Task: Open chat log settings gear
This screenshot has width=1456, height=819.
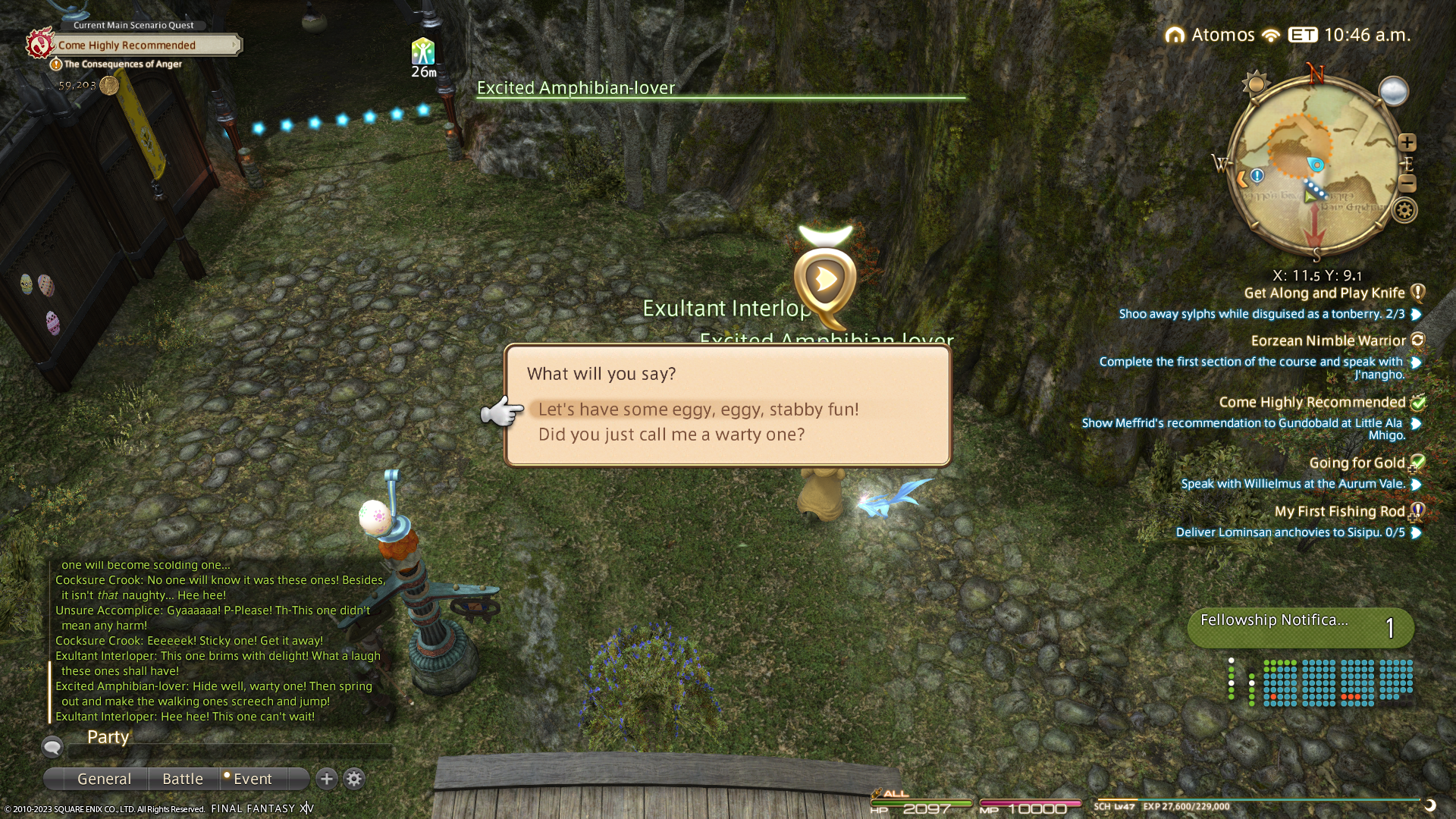Action: pos(354,779)
